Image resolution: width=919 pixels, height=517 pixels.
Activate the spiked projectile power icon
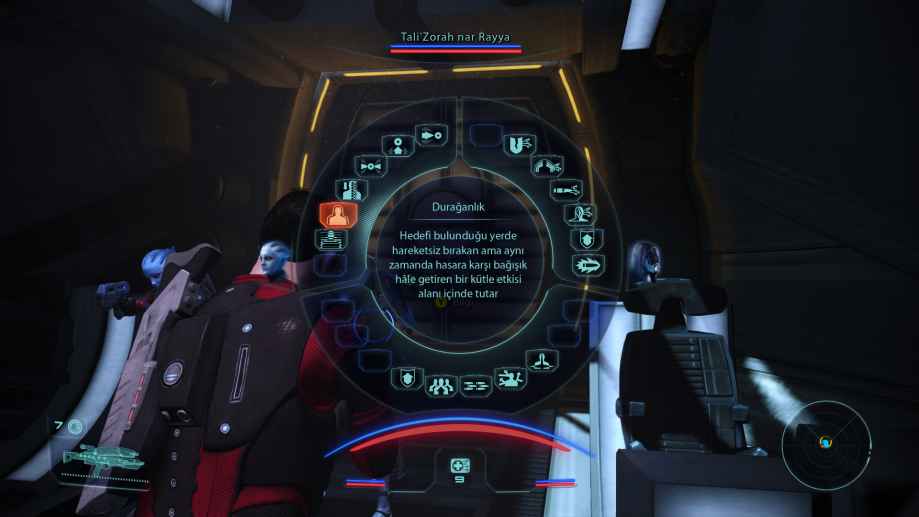[x=585, y=265]
